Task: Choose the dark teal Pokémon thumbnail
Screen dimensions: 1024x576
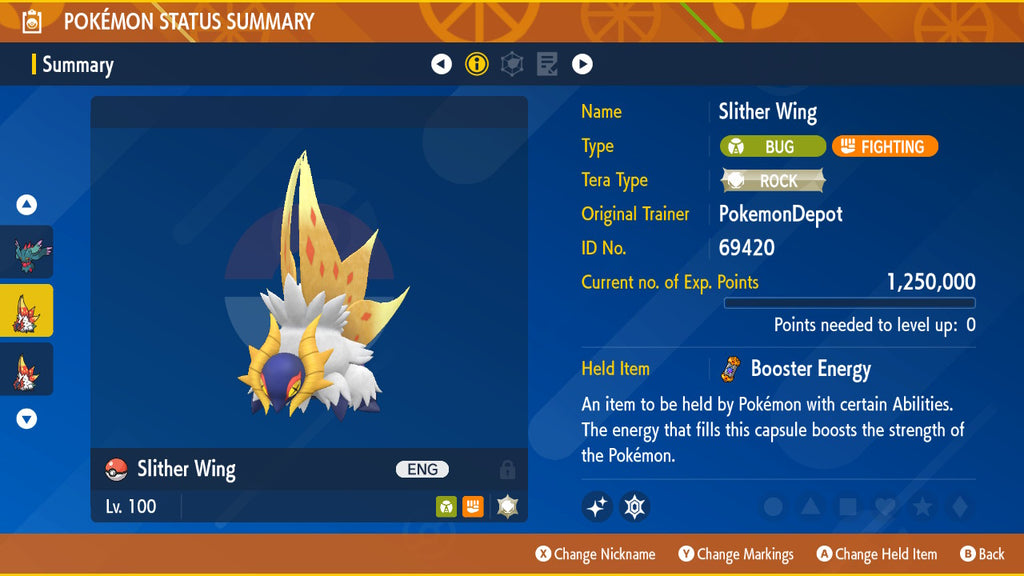Action: point(27,252)
